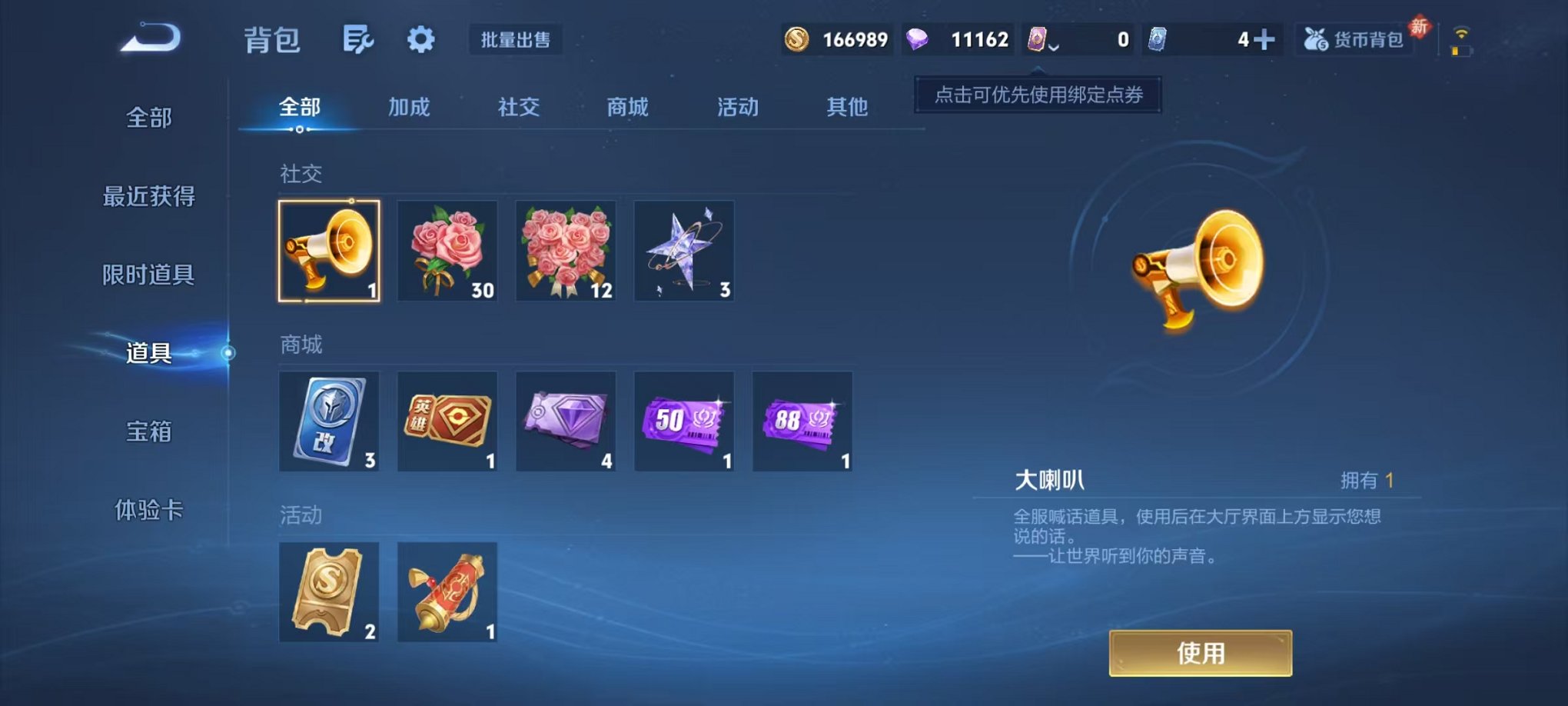Select the 英雄 hero card item

[x=447, y=421]
